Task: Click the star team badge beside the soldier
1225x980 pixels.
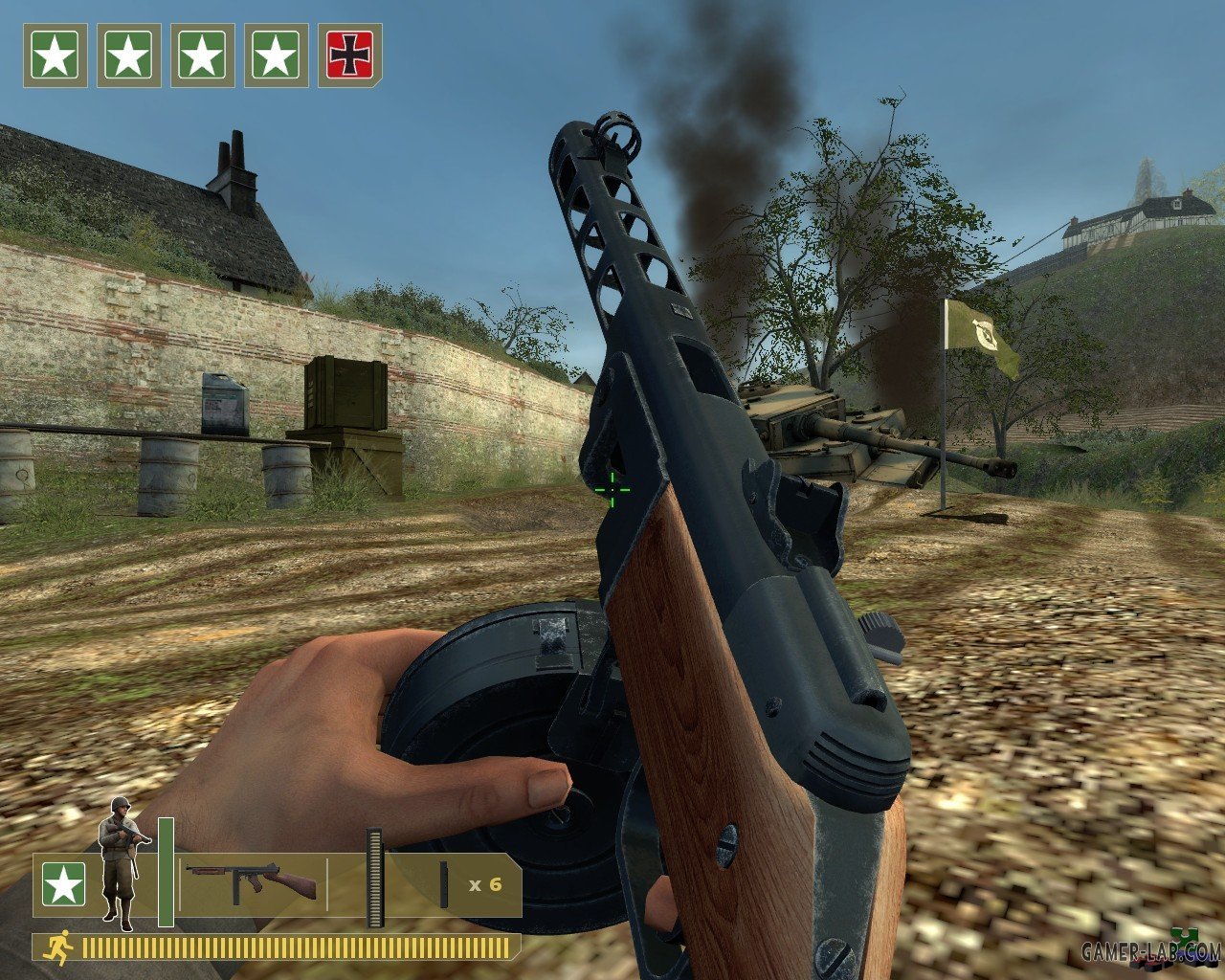Action: pyautogui.click(x=63, y=884)
